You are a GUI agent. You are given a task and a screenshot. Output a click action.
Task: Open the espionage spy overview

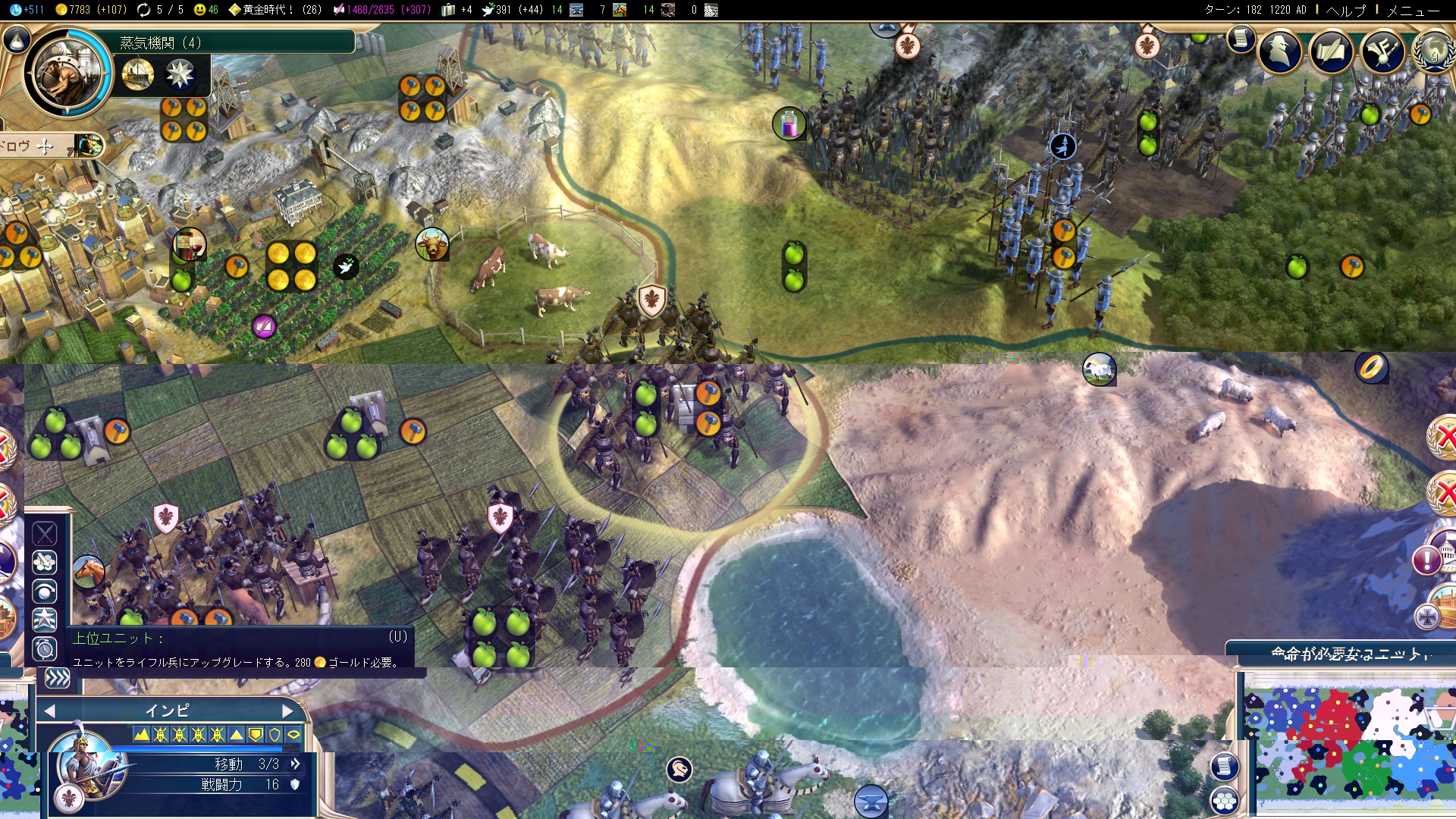tap(1280, 52)
